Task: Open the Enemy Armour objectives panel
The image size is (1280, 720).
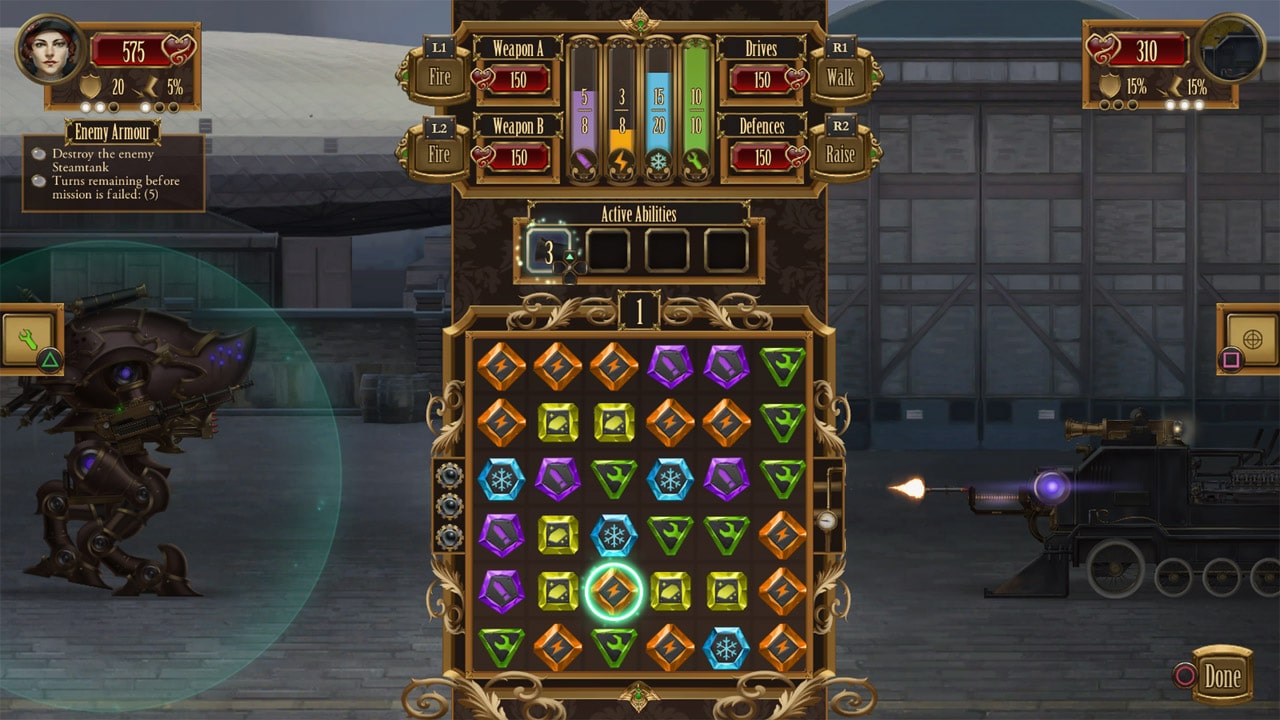Action: click(113, 150)
